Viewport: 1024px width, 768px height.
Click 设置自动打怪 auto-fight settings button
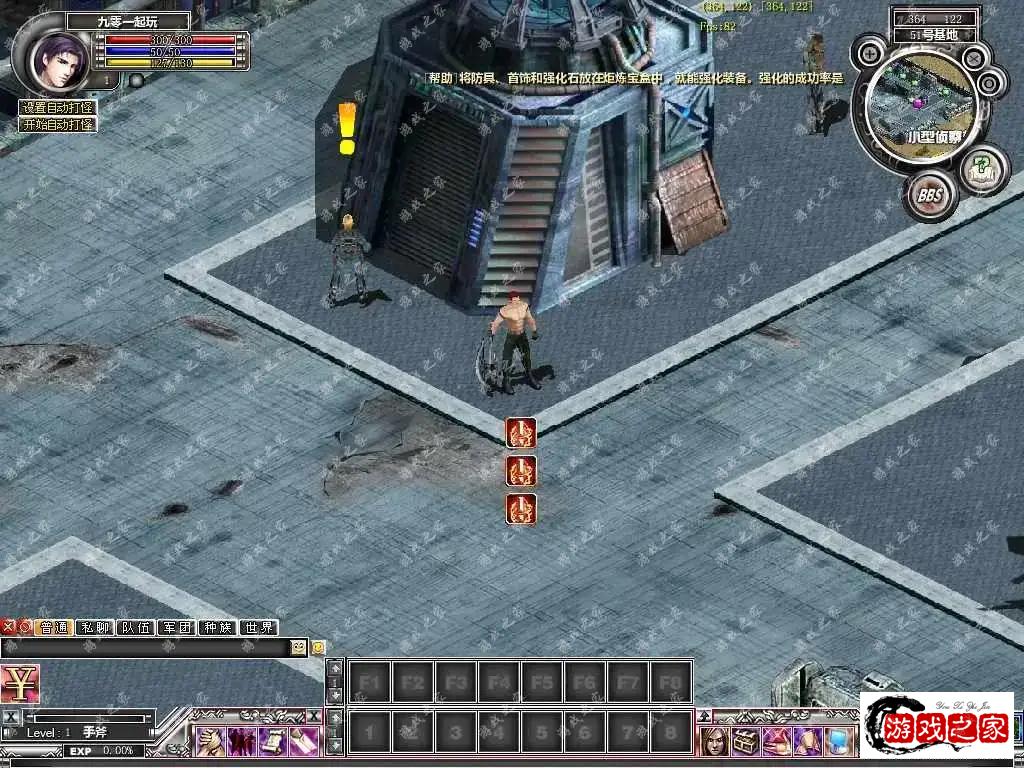pos(58,108)
